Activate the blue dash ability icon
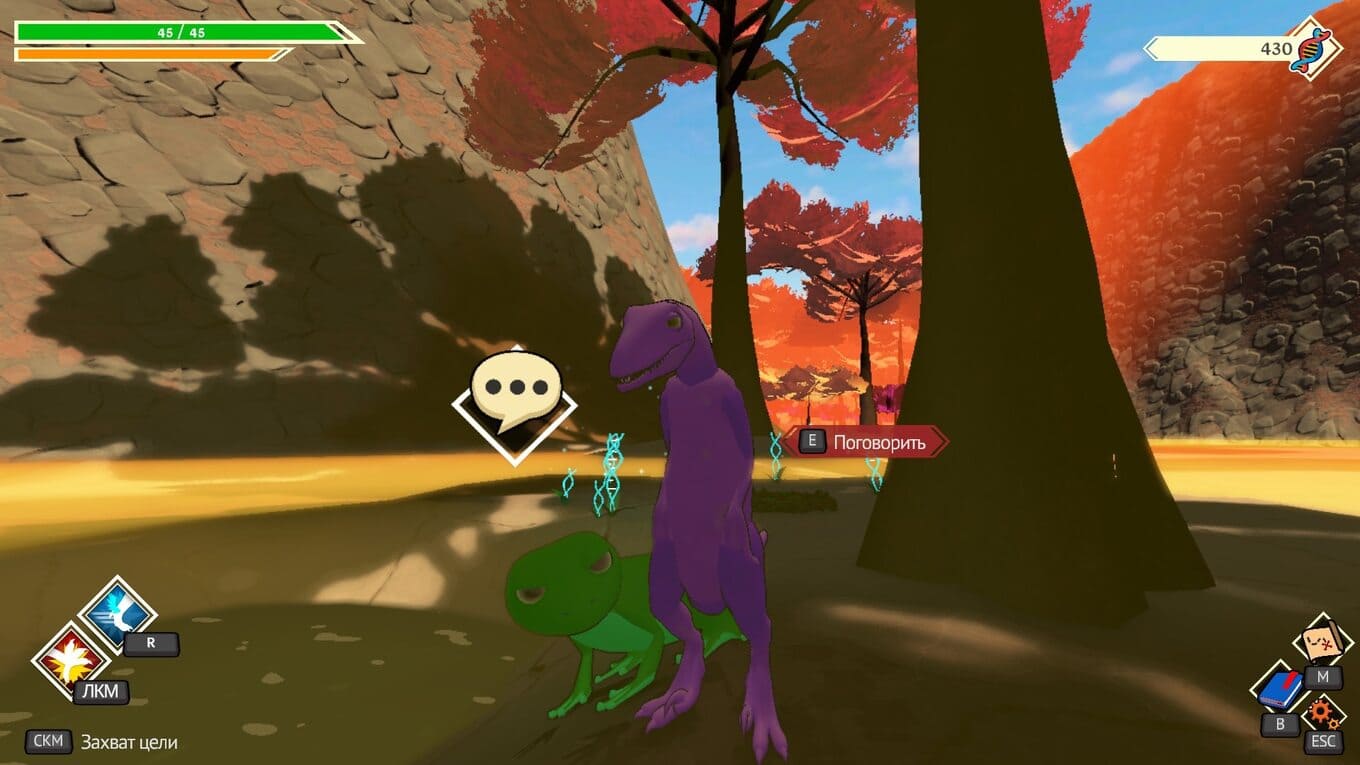1360x765 pixels. point(118,613)
